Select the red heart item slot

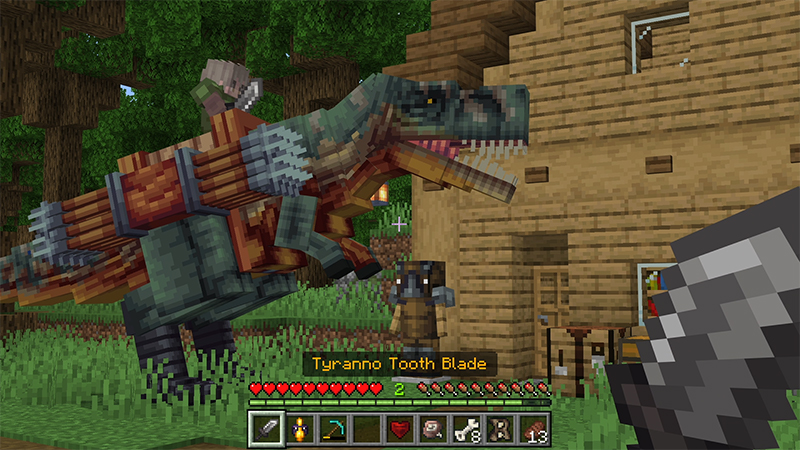coord(400,428)
